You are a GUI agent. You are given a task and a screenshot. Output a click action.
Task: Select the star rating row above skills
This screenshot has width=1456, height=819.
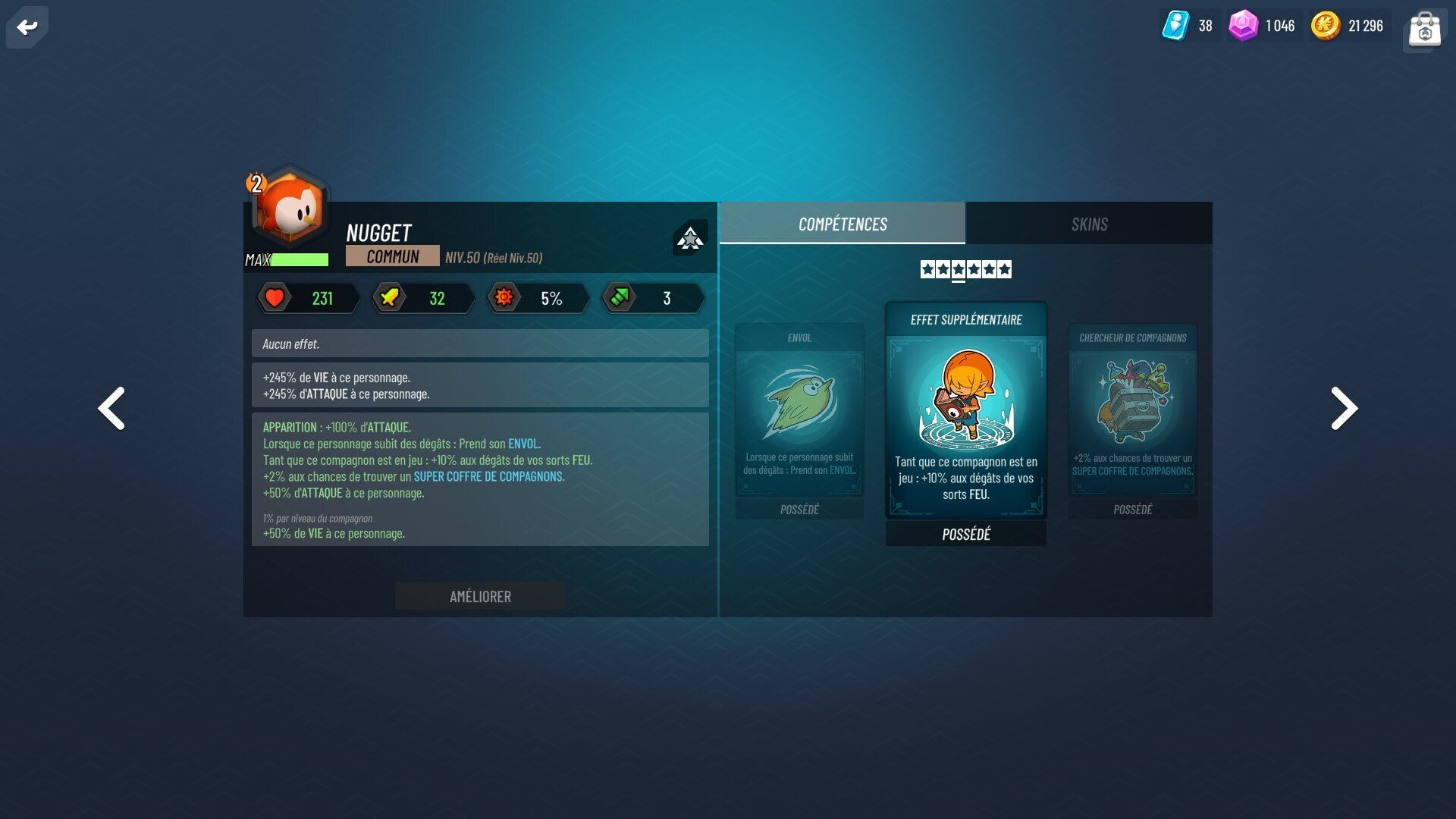[x=965, y=269]
